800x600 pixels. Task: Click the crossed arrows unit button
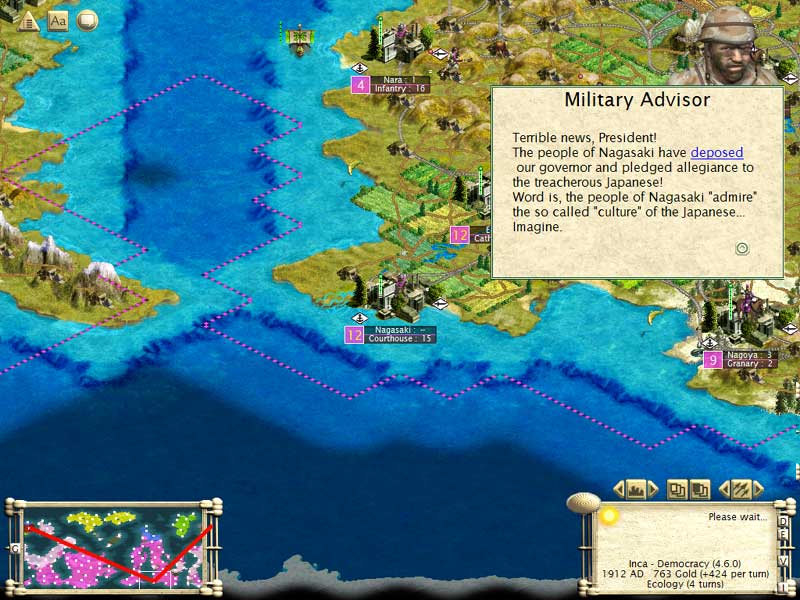(x=741, y=489)
